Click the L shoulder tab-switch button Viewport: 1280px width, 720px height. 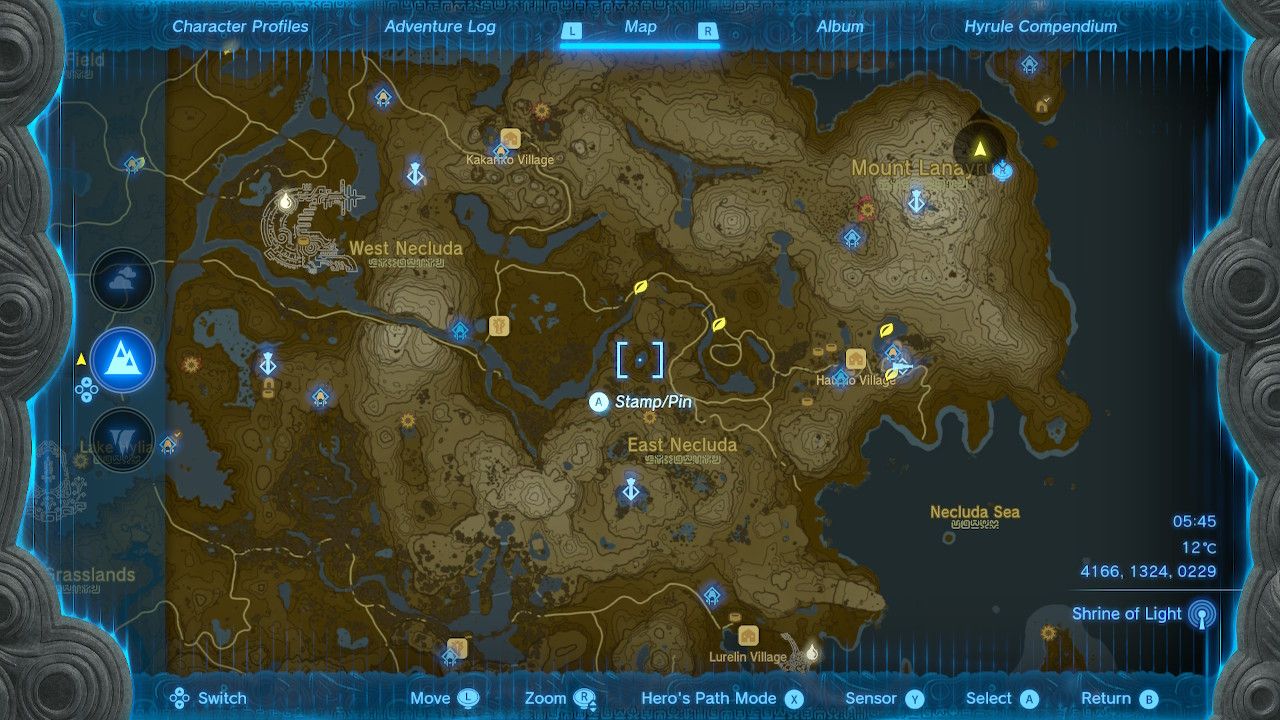pyautogui.click(x=572, y=28)
